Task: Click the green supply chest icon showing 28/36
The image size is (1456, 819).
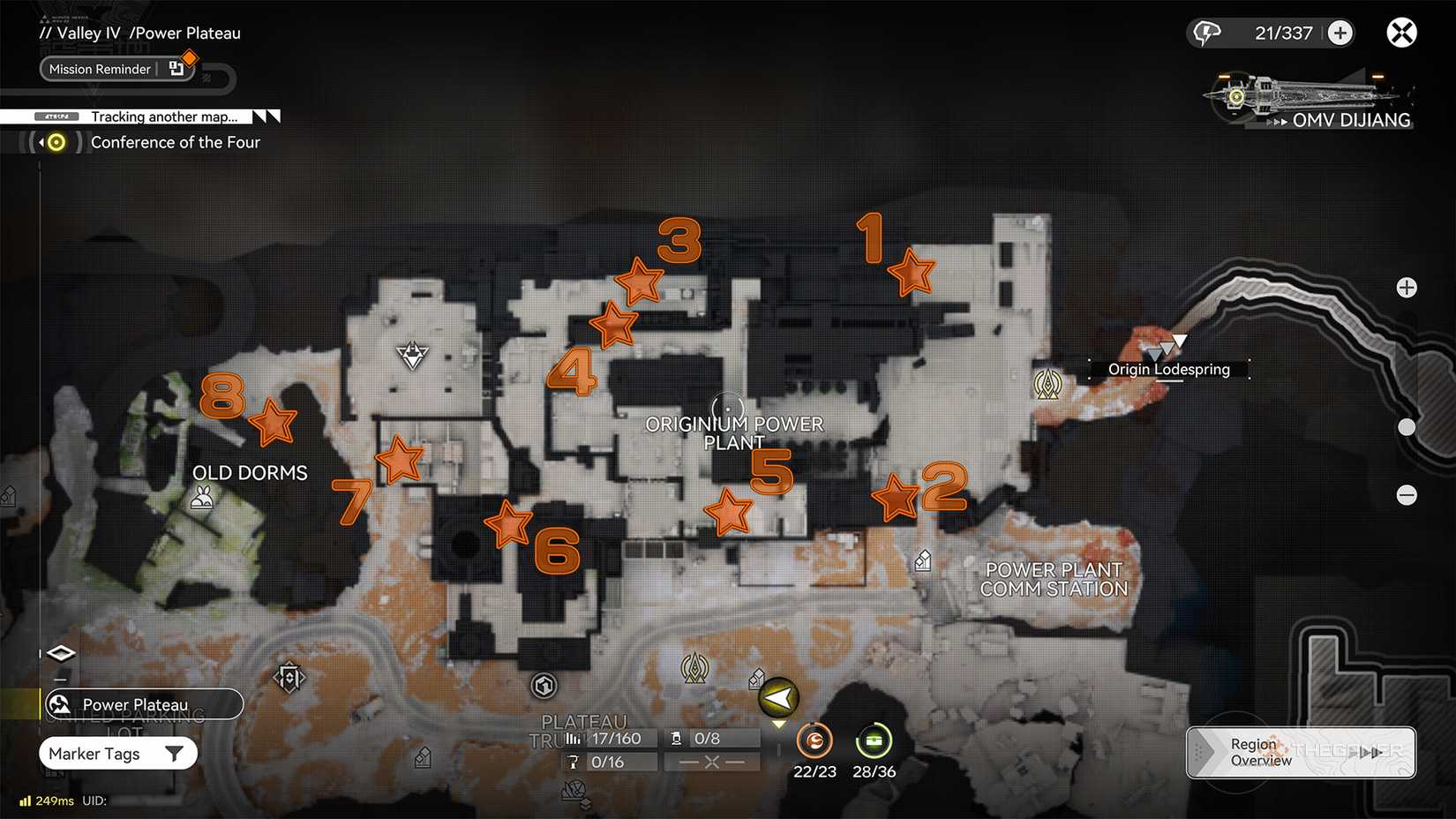Action: coord(874,741)
